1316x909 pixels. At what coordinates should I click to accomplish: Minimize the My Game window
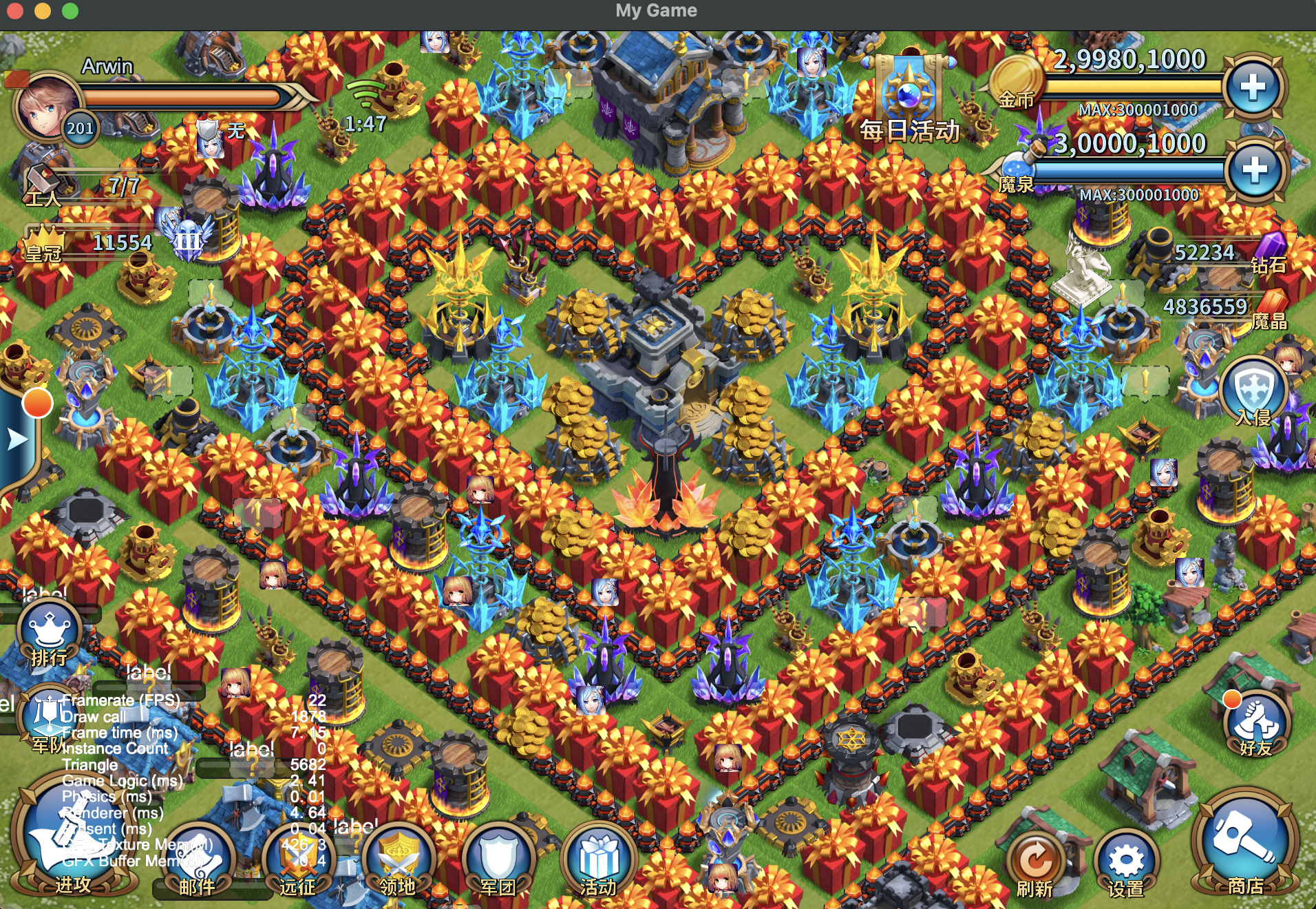(43, 11)
